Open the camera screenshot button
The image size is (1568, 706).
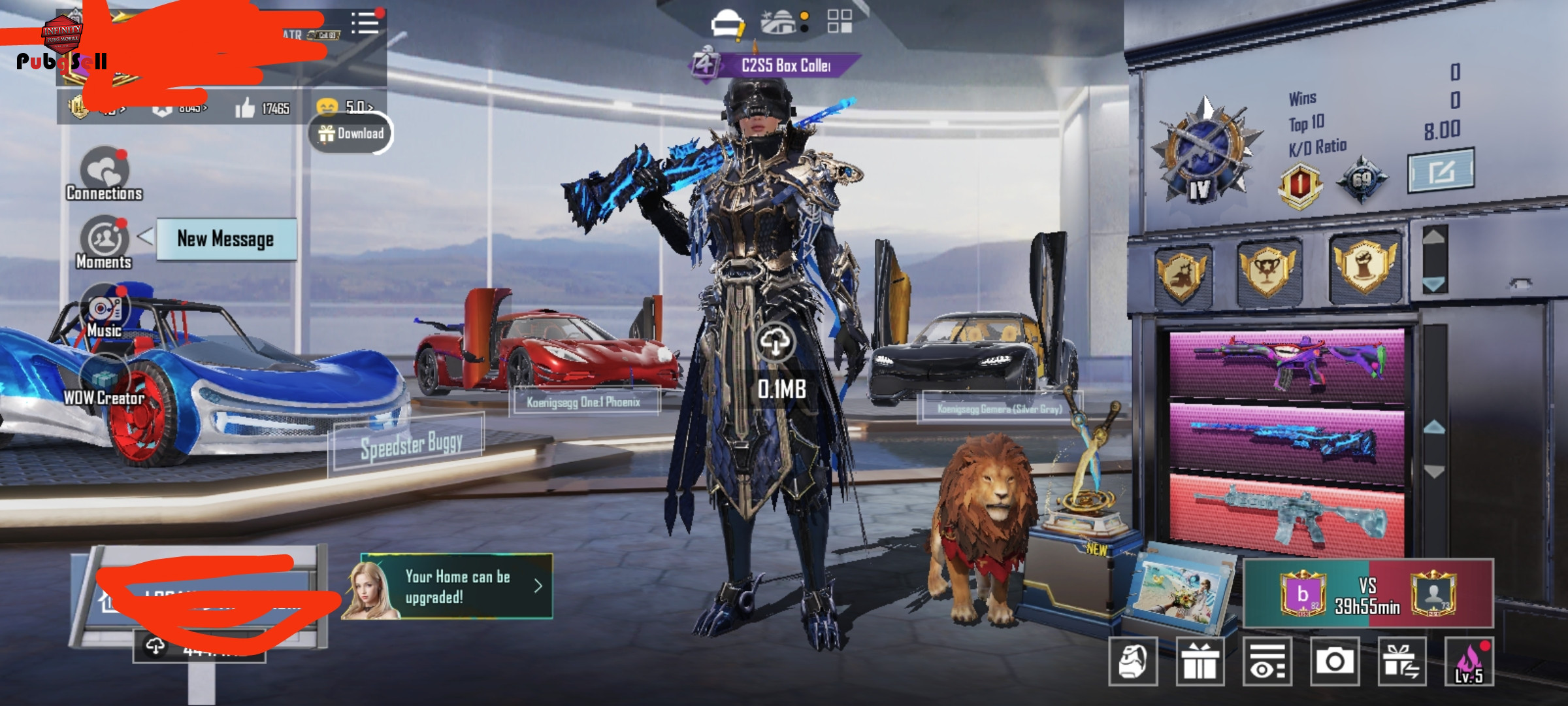click(x=1335, y=662)
